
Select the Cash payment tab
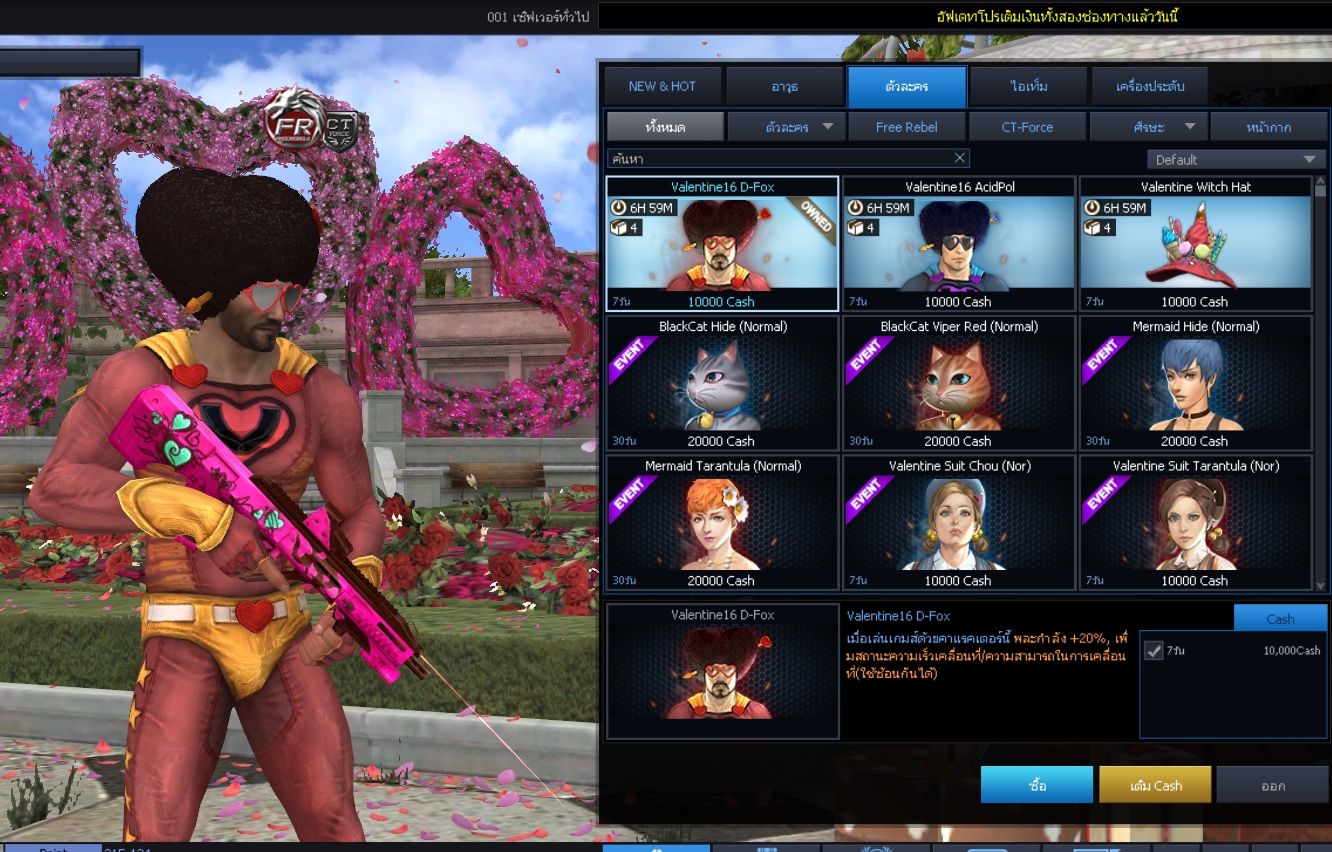(1281, 618)
